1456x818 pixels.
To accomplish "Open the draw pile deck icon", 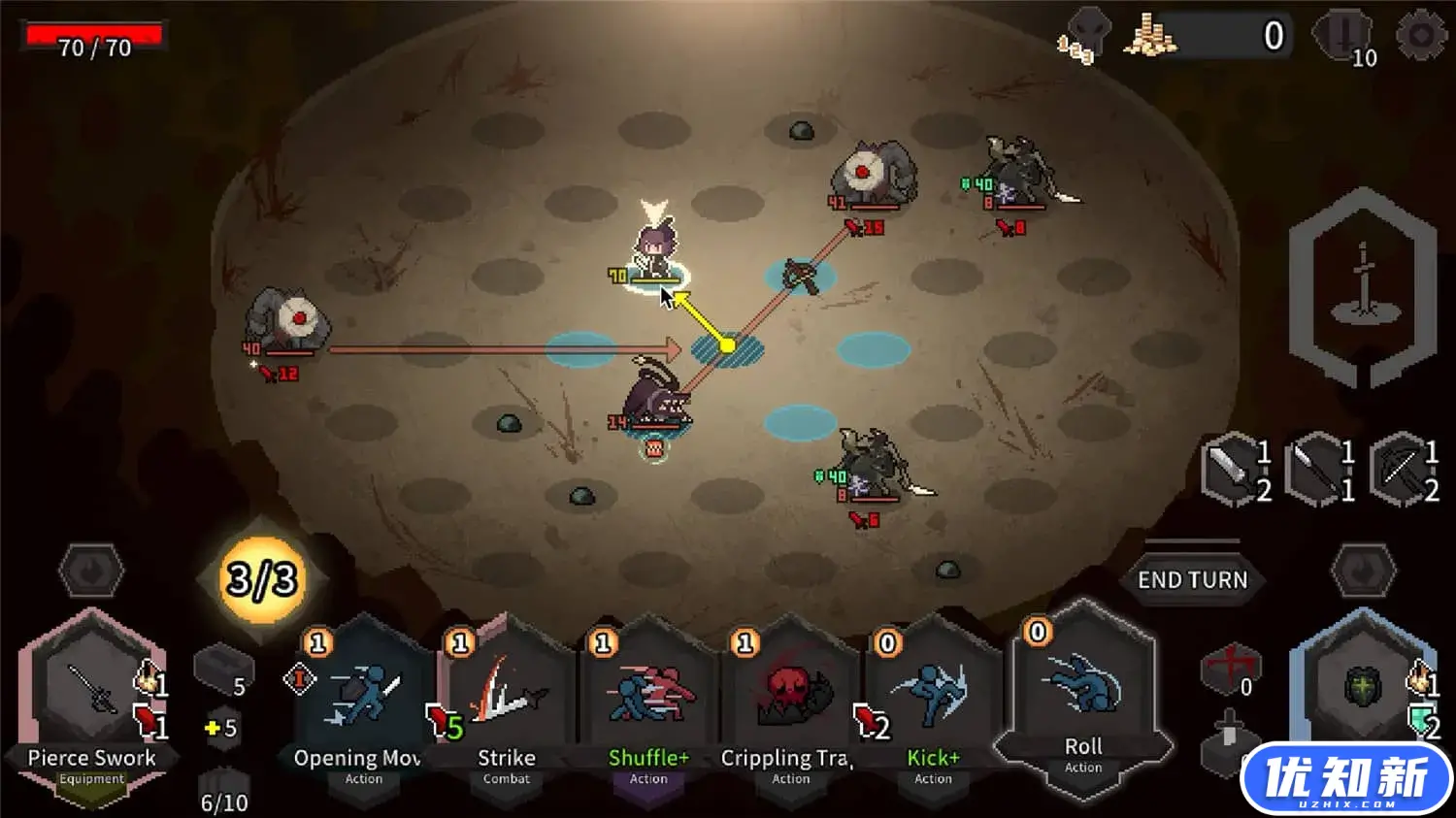I will [x=223, y=669].
